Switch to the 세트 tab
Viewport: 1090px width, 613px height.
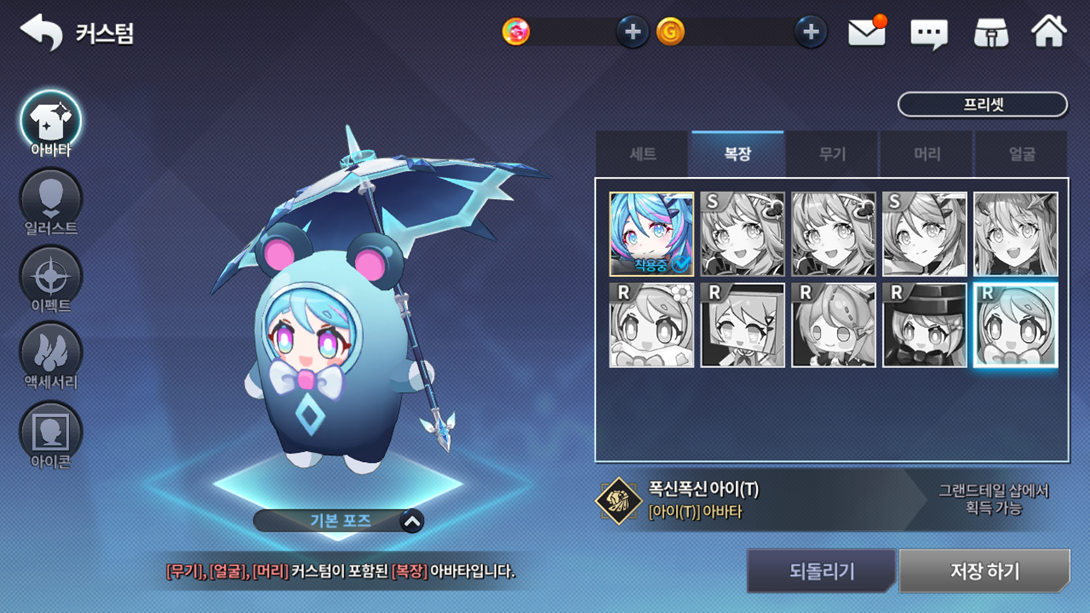[x=642, y=154]
